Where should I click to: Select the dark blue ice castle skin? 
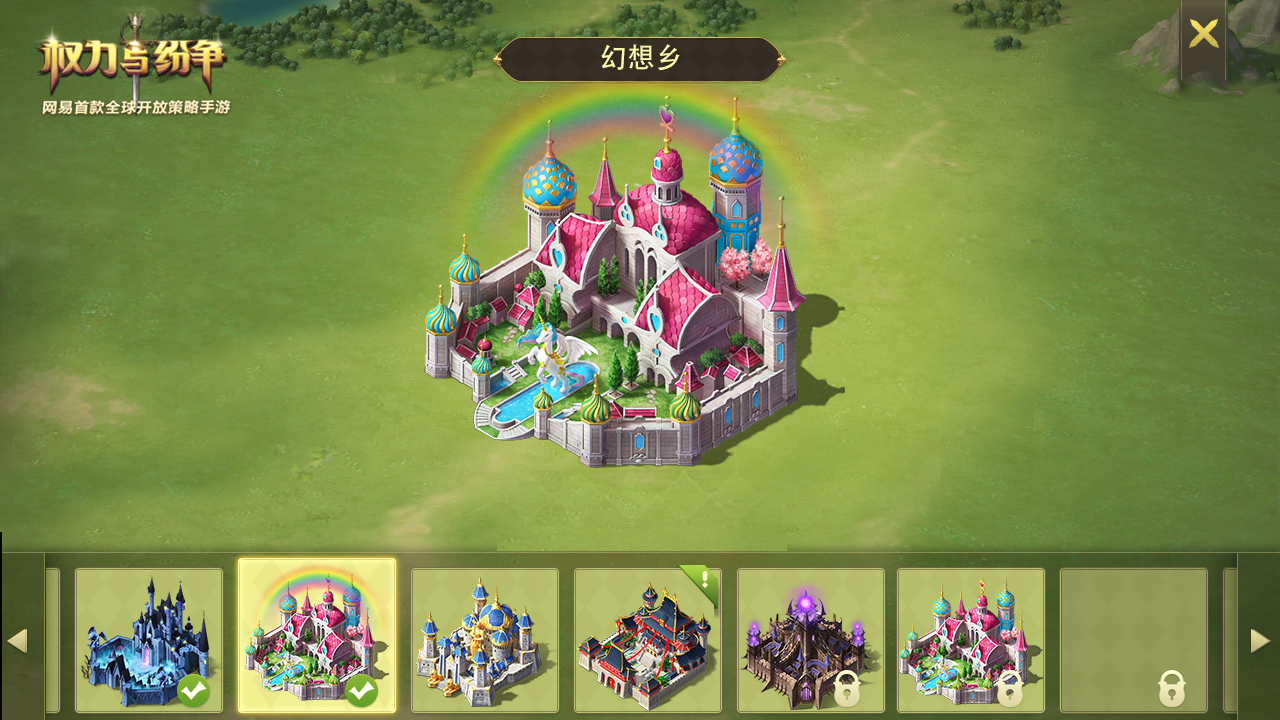(149, 640)
